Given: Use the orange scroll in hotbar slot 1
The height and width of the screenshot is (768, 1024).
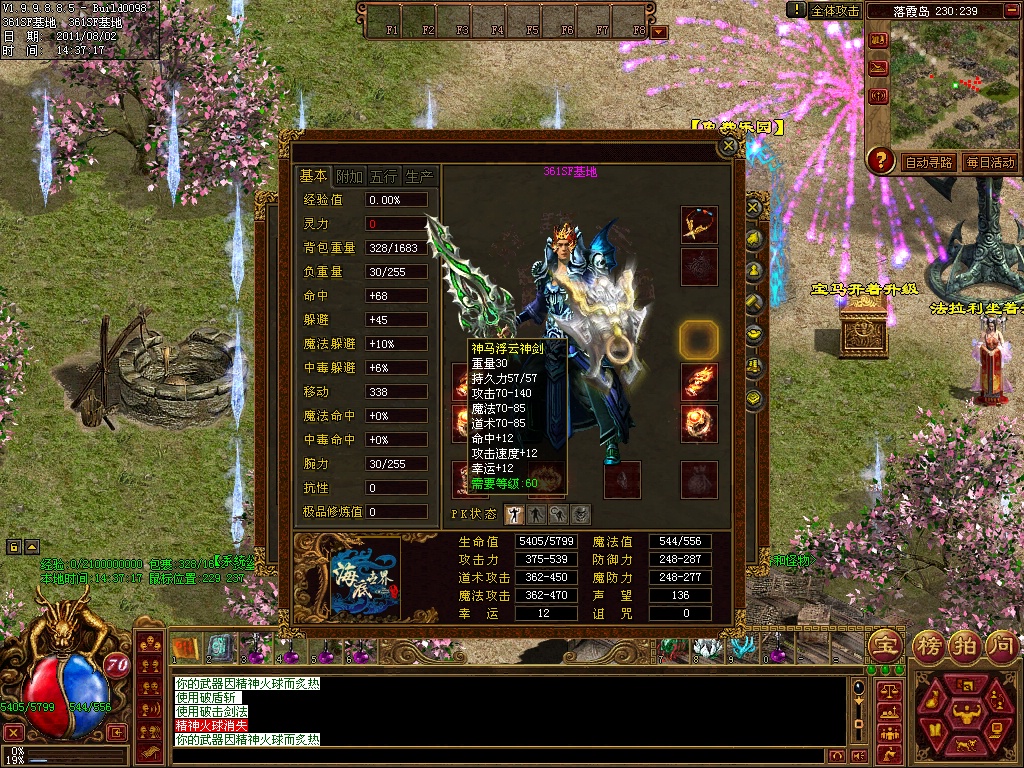Looking at the screenshot, I should click(x=184, y=648).
